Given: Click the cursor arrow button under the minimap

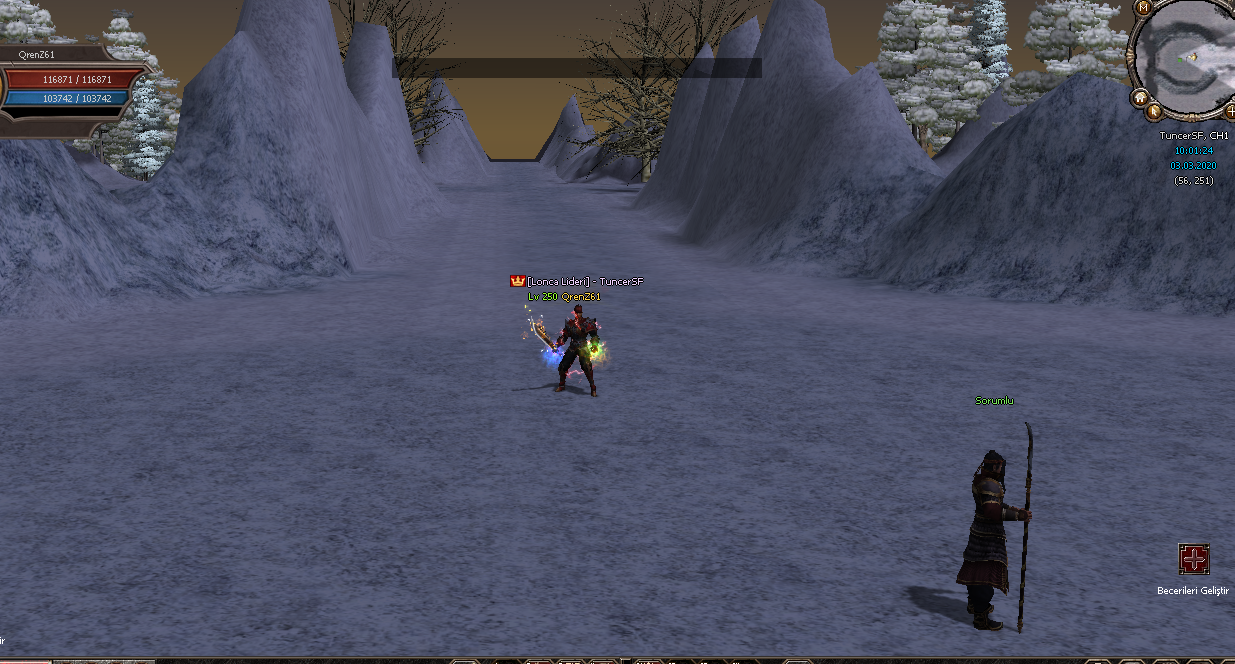Looking at the screenshot, I should (x=1155, y=111).
